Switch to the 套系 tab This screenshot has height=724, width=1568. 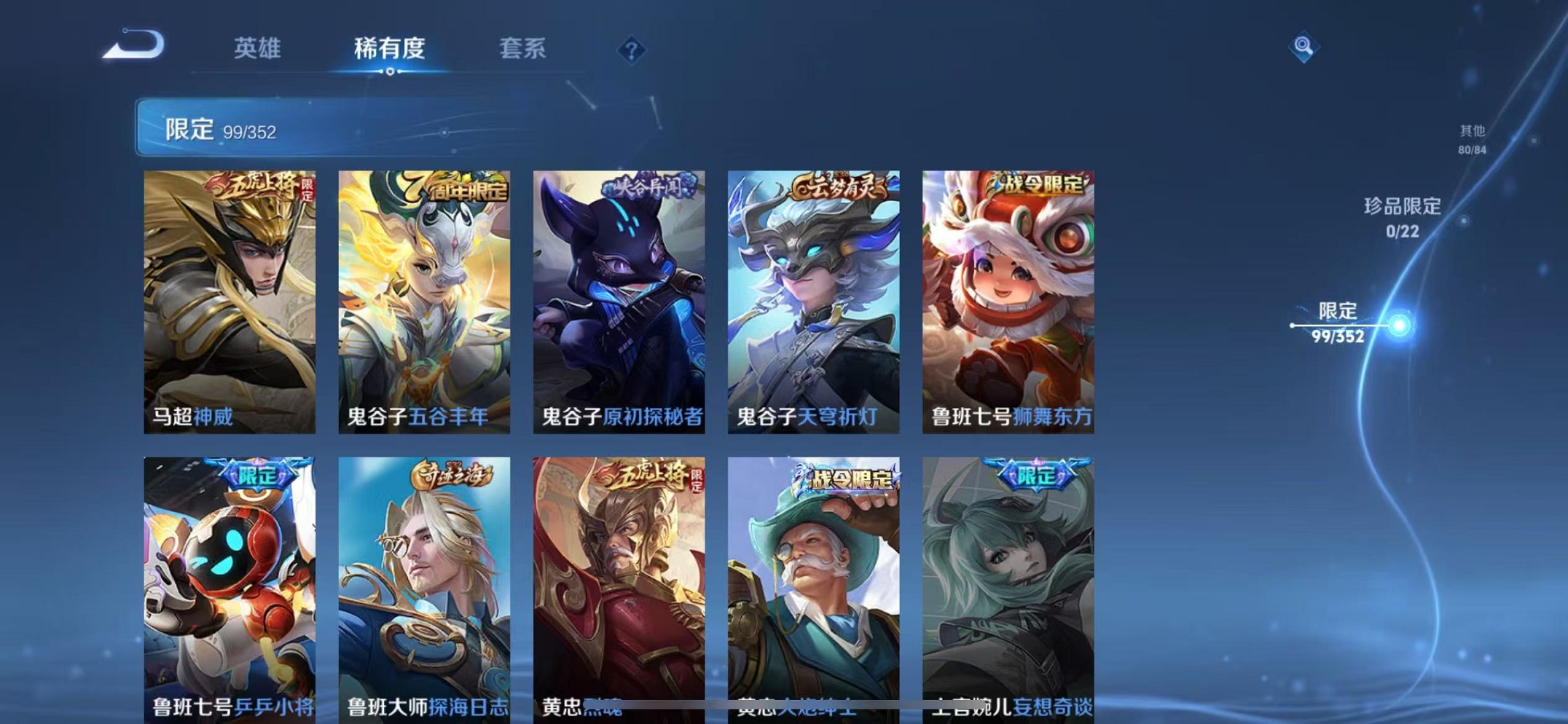pyautogui.click(x=521, y=49)
